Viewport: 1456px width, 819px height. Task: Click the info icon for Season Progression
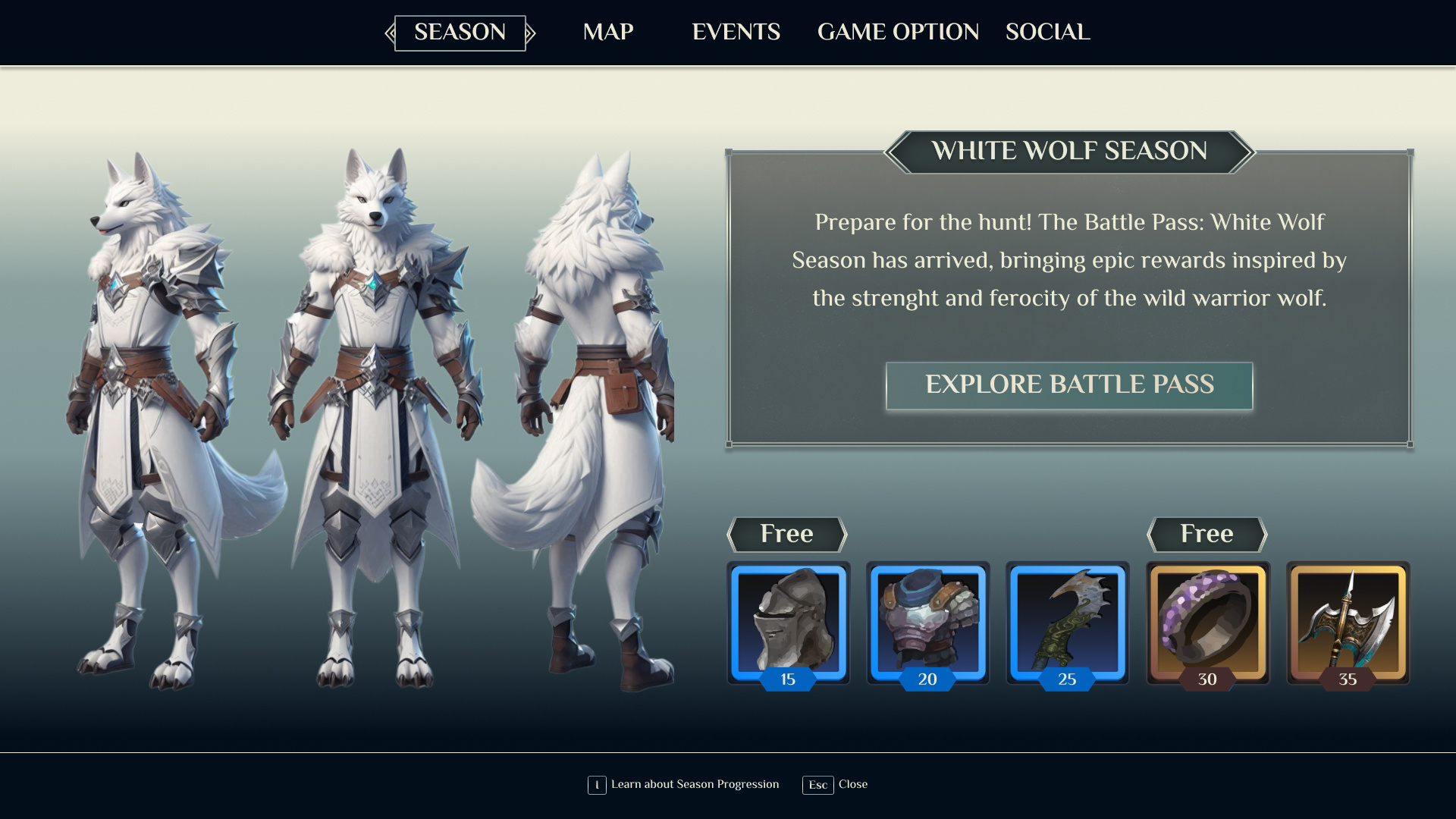pyautogui.click(x=596, y=785)
